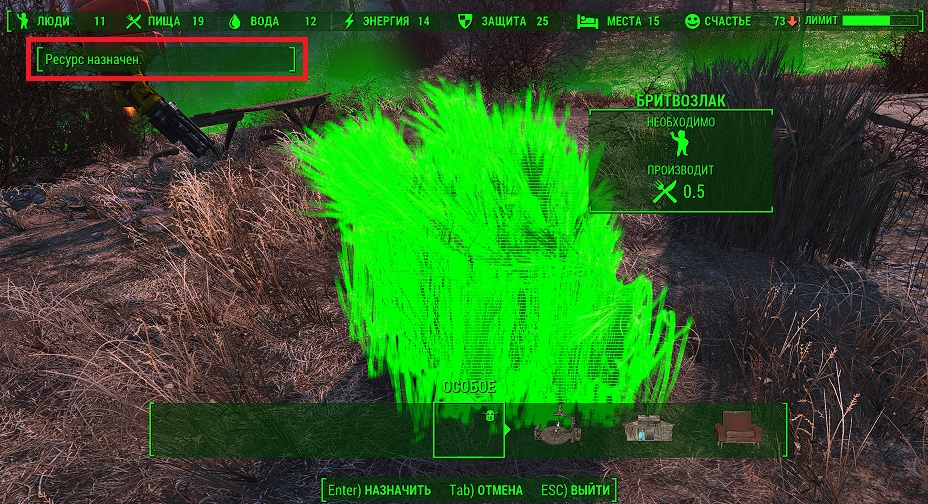Select the Особое category slot

point(468,429)
